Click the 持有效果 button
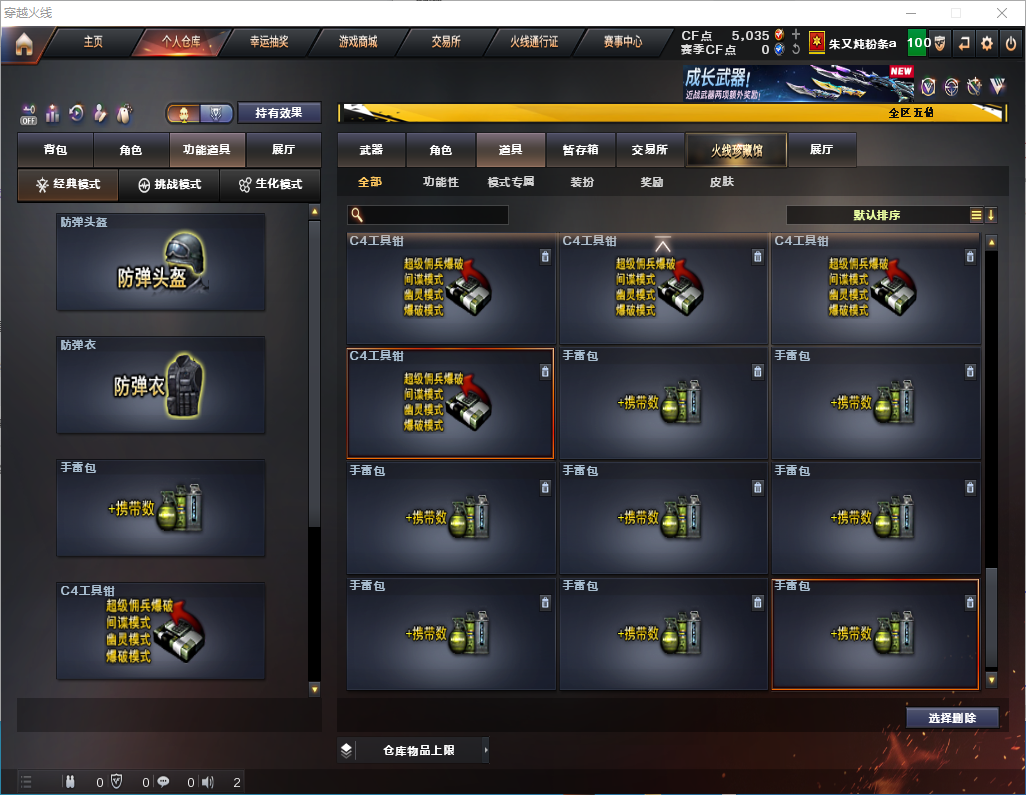The width and height of the screenshot is (1026, 795). pyautogui.click(x=279, y=113)
